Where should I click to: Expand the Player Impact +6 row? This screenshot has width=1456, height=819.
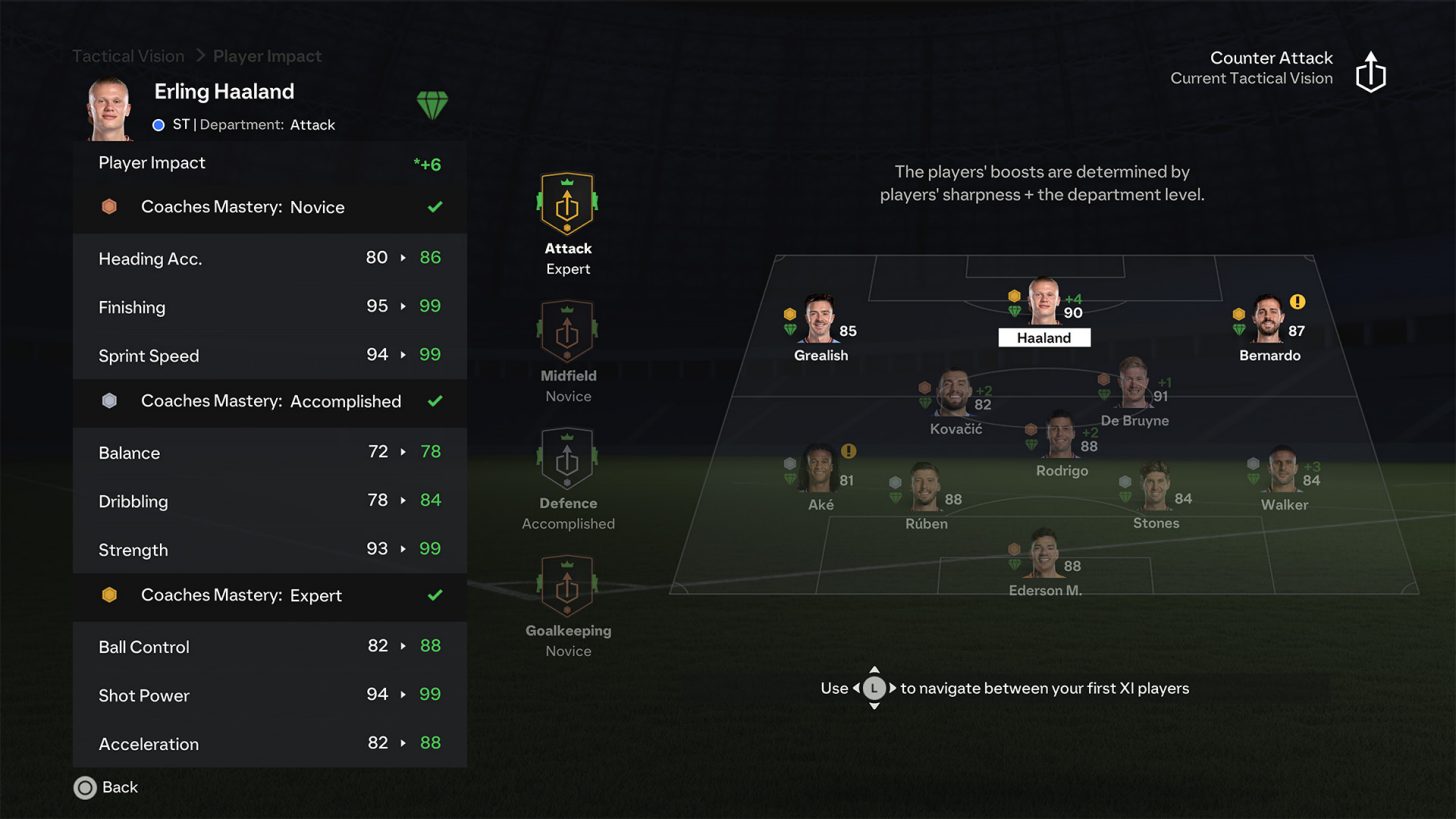(x=270, y=163)
